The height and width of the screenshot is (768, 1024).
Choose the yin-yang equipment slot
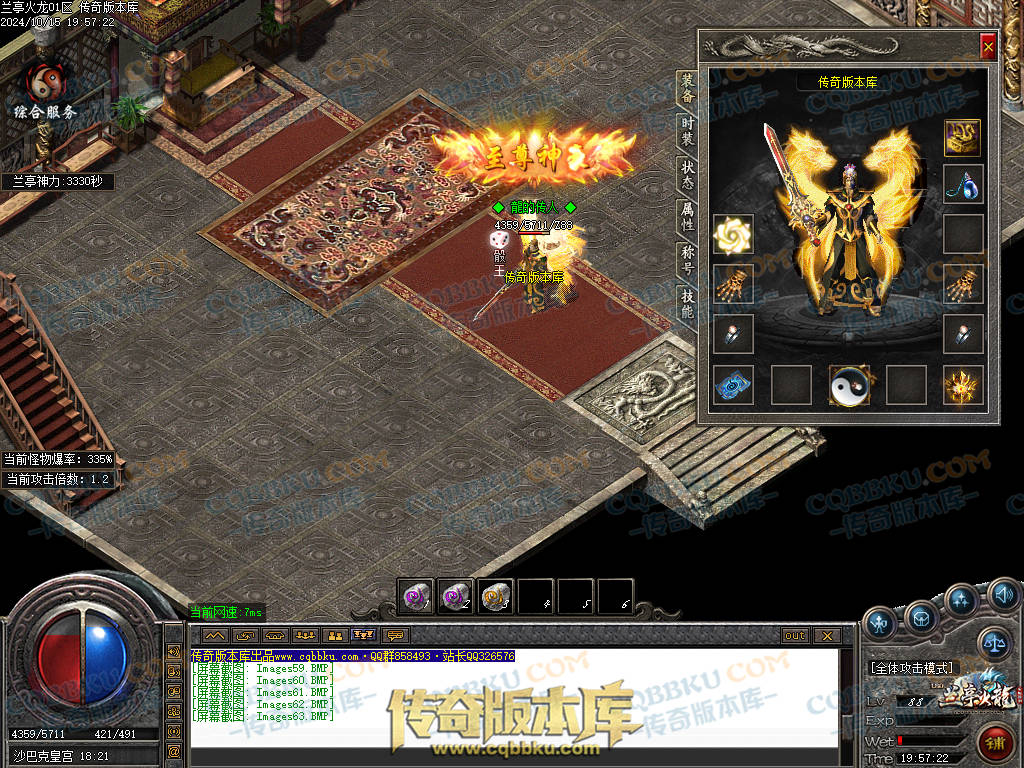click(850, 385)
